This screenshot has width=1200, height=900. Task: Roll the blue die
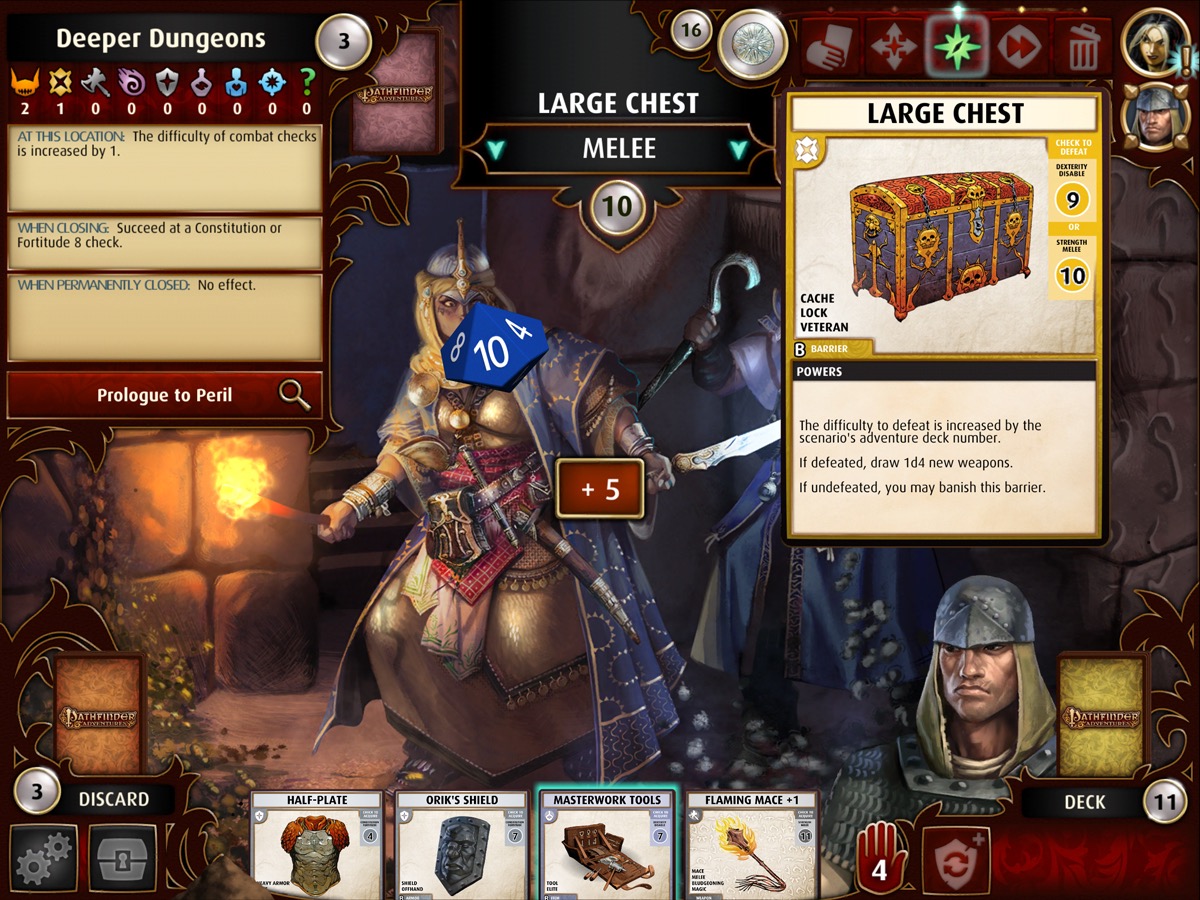495,347
